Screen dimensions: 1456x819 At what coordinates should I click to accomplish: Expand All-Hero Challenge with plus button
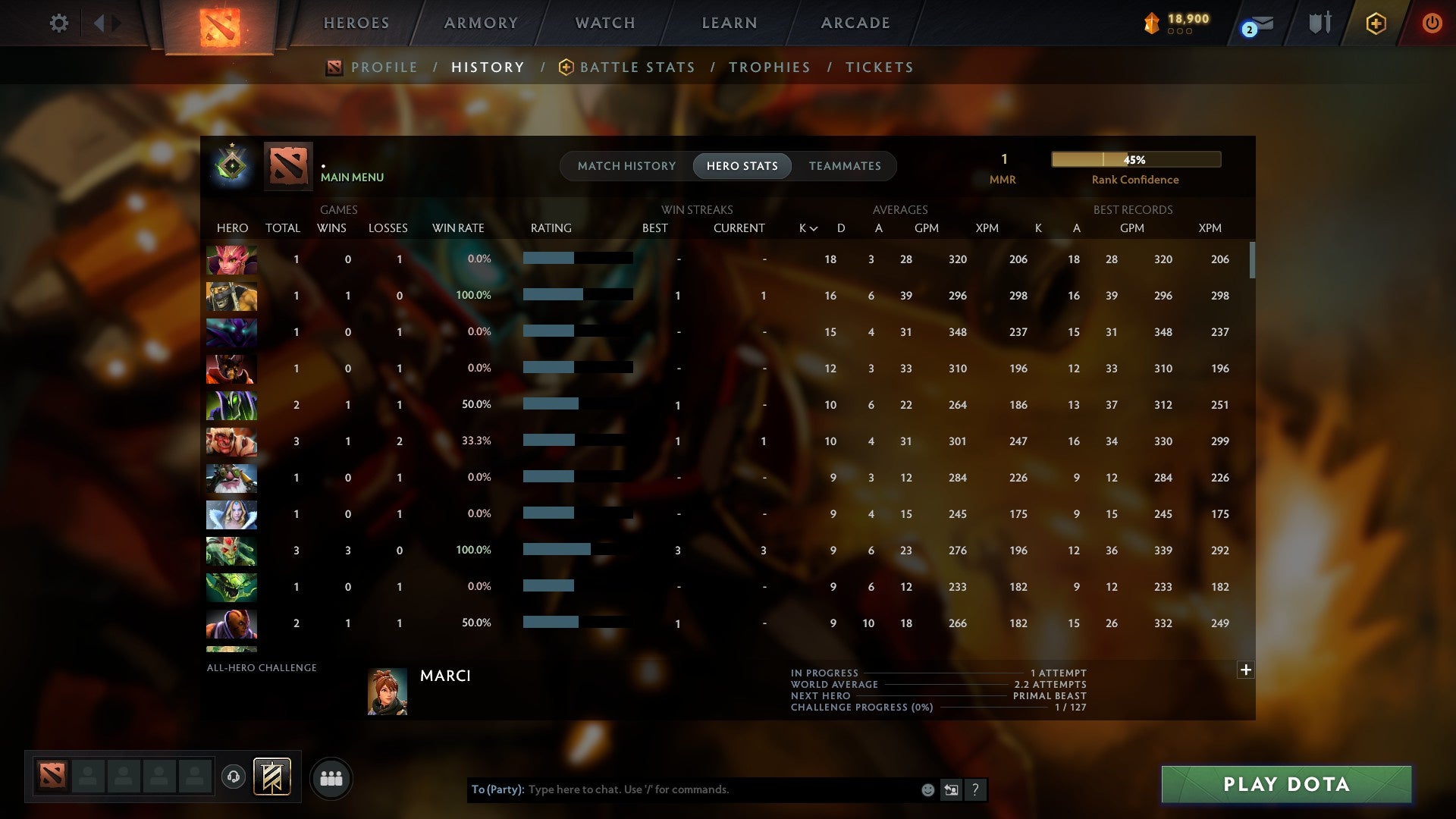click(x=1246, y=670)
